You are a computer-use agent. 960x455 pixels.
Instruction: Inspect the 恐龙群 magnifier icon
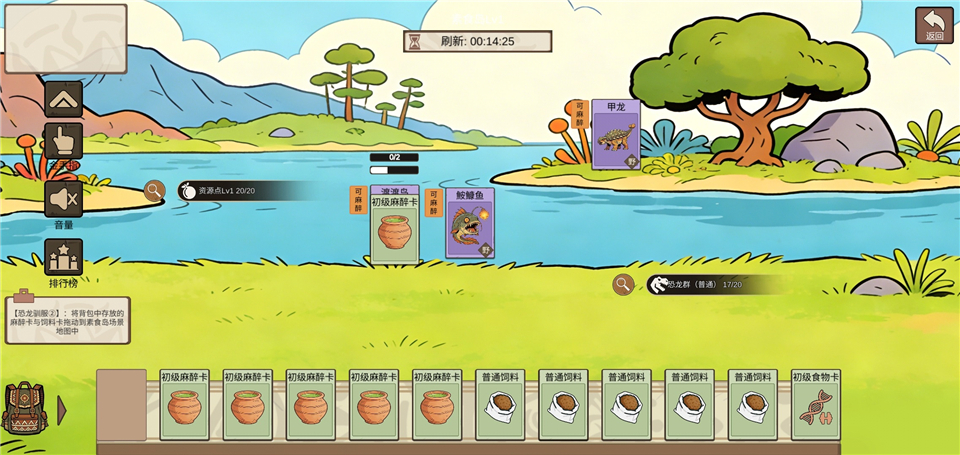click(x=623, y=285)
